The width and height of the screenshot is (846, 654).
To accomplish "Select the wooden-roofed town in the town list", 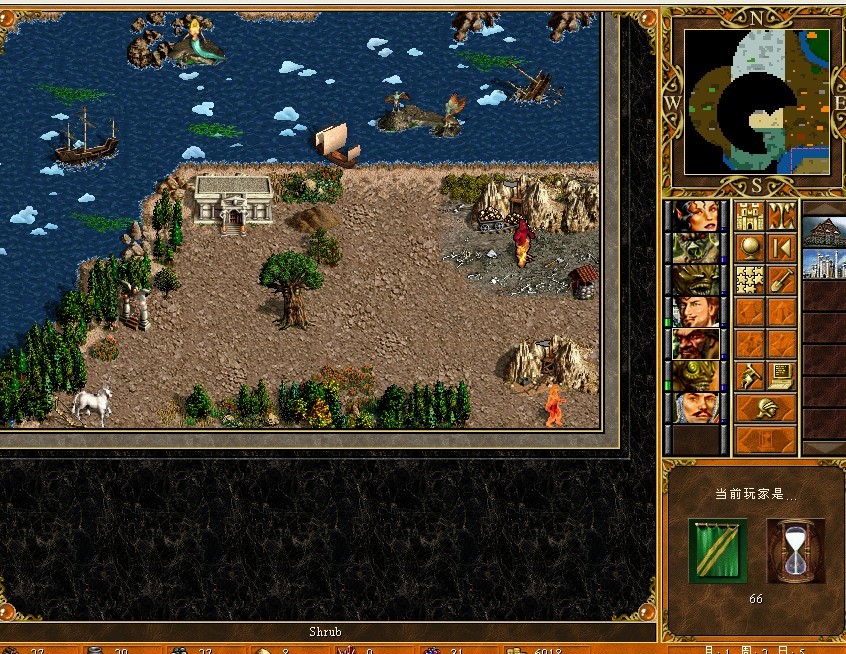I will (825, 234).
